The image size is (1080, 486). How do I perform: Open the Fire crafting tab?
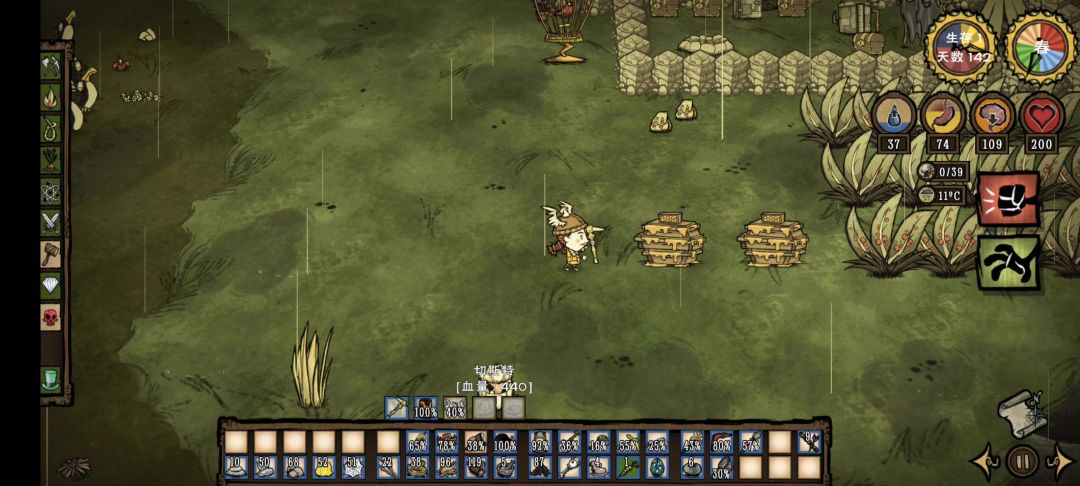point(50,97)
